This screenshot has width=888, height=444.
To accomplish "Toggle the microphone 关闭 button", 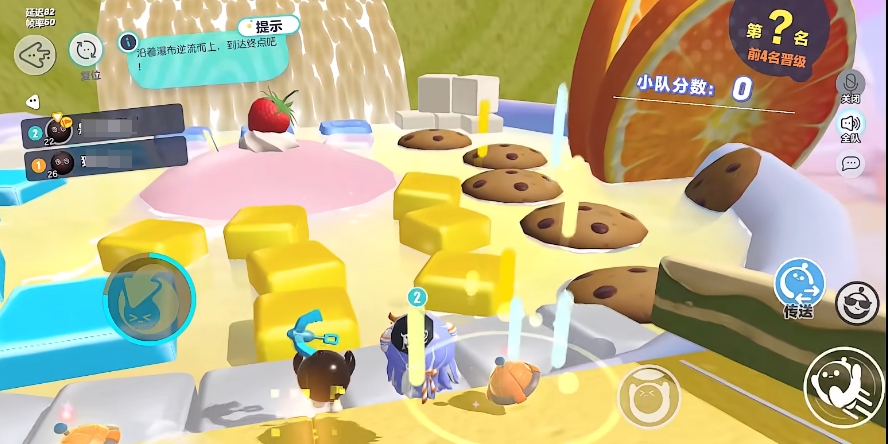I will tap(851, 84).
